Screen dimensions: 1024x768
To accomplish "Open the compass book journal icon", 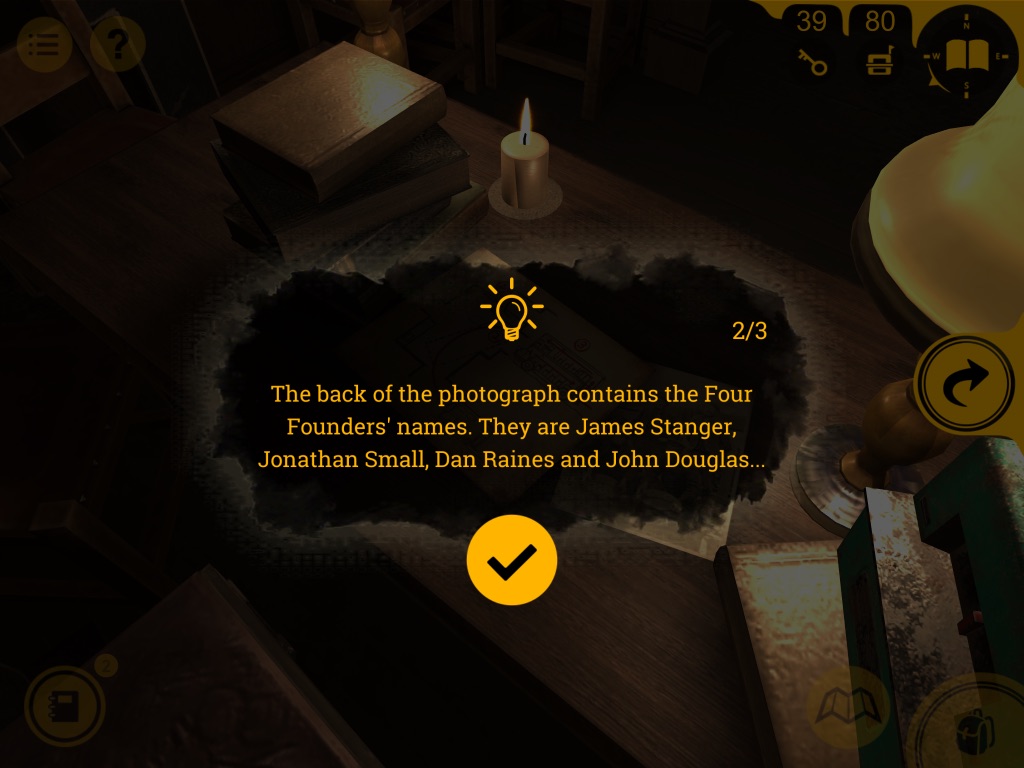I will click(966, 55).
